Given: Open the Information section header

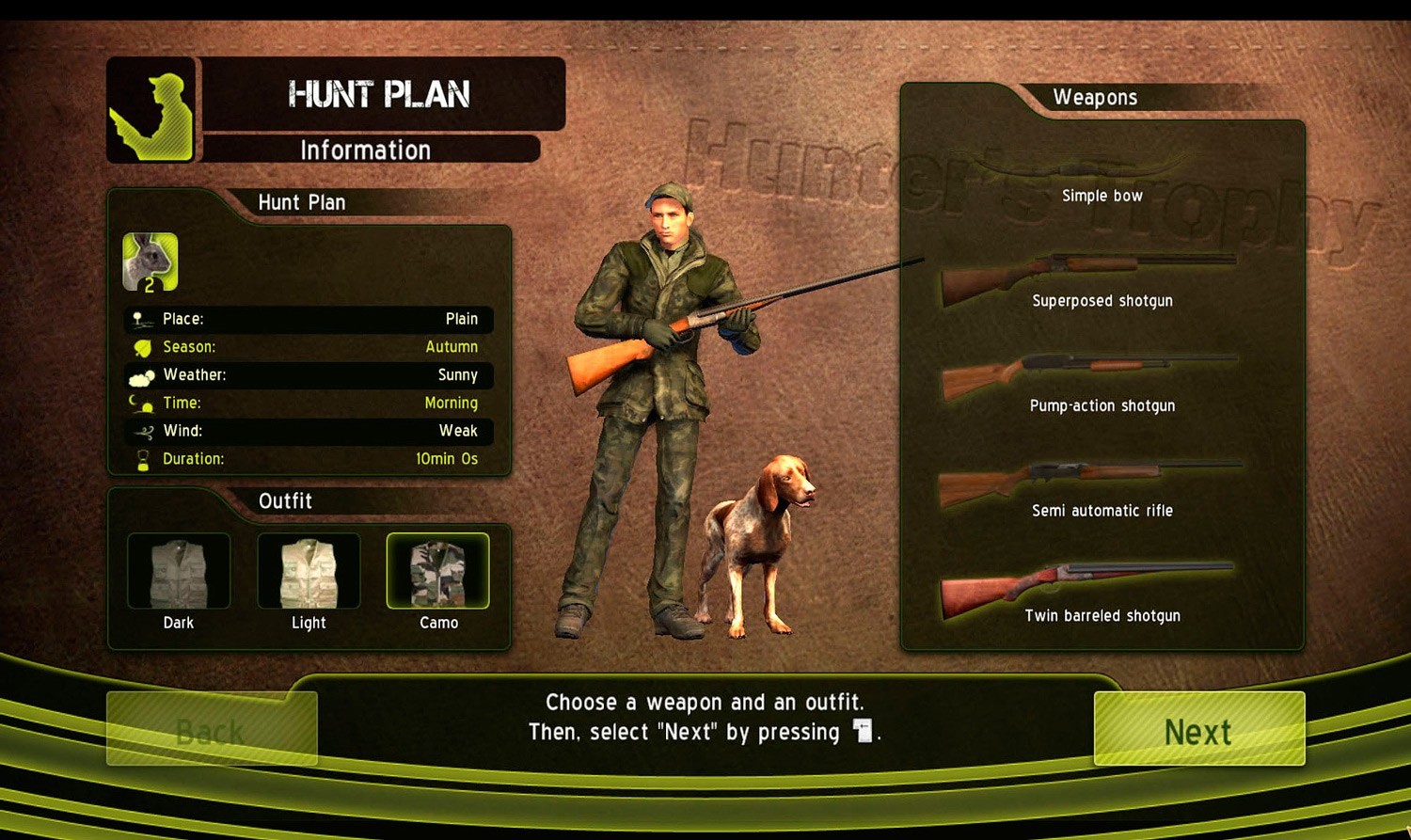Looking at the screenshot, I should pyautogui.click(x=365, y=150).
